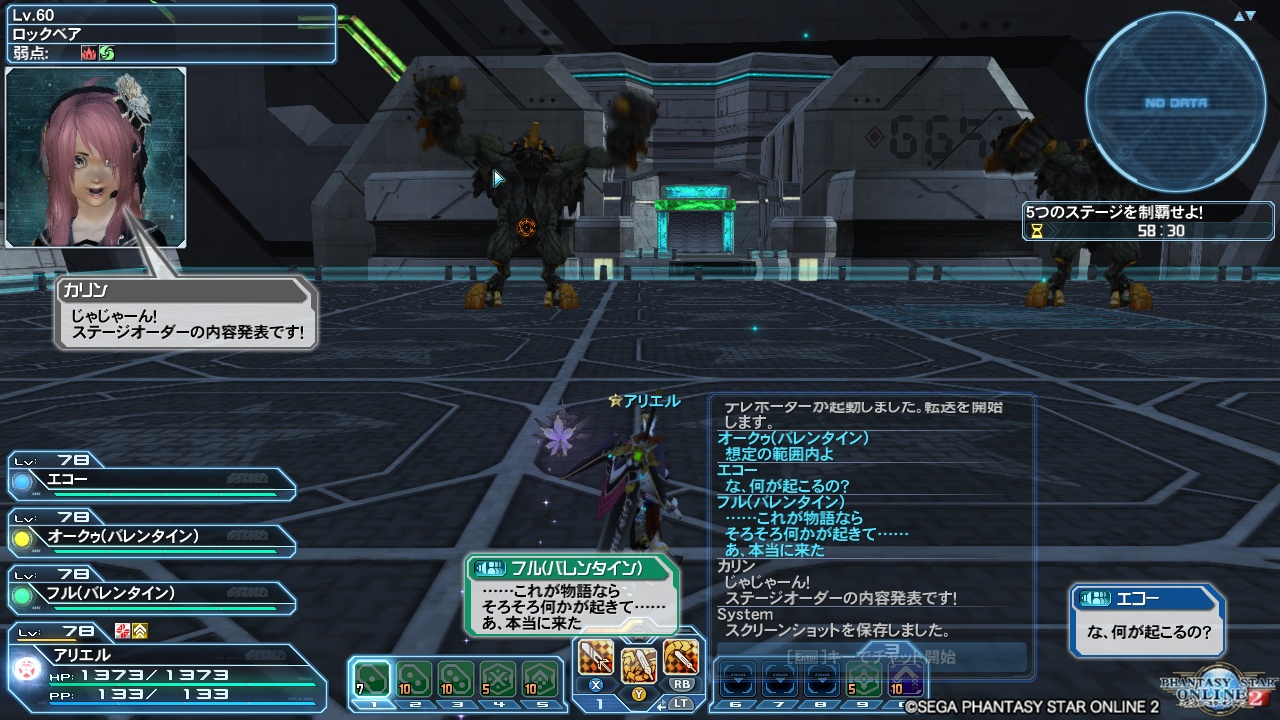Use the green item in subpalette slot 9
This screenshot has width=1280, height=720.
(862, 680)
